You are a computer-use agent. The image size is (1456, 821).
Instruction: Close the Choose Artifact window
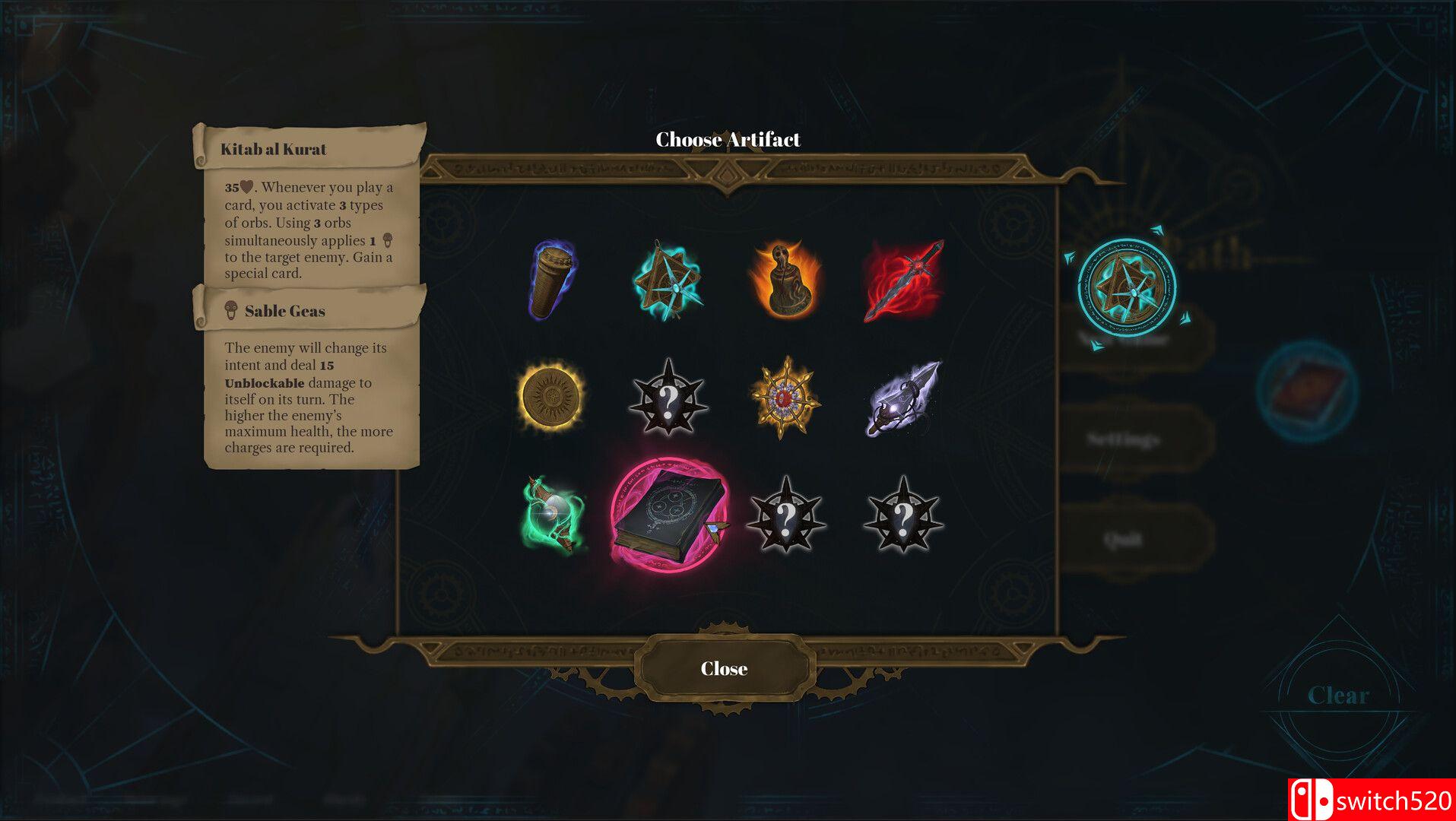(724, 668)
